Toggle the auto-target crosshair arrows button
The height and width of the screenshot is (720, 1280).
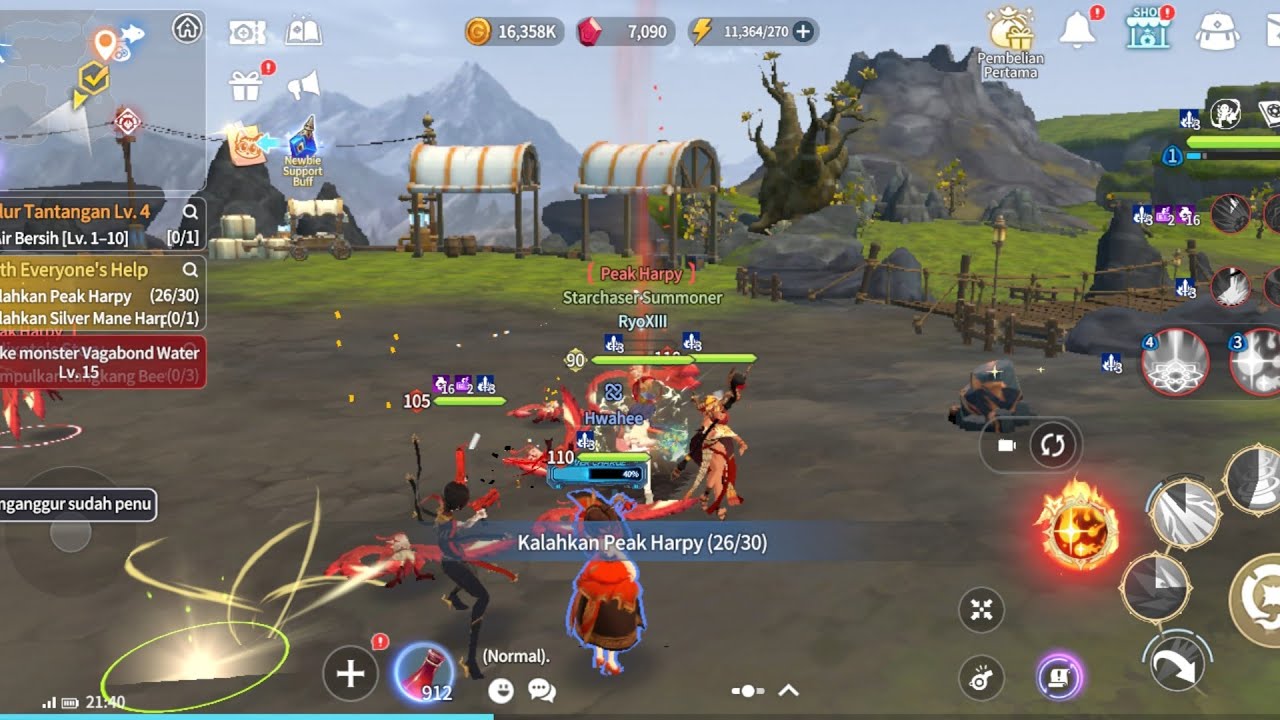pyautogui.click(x=981, y=610)
